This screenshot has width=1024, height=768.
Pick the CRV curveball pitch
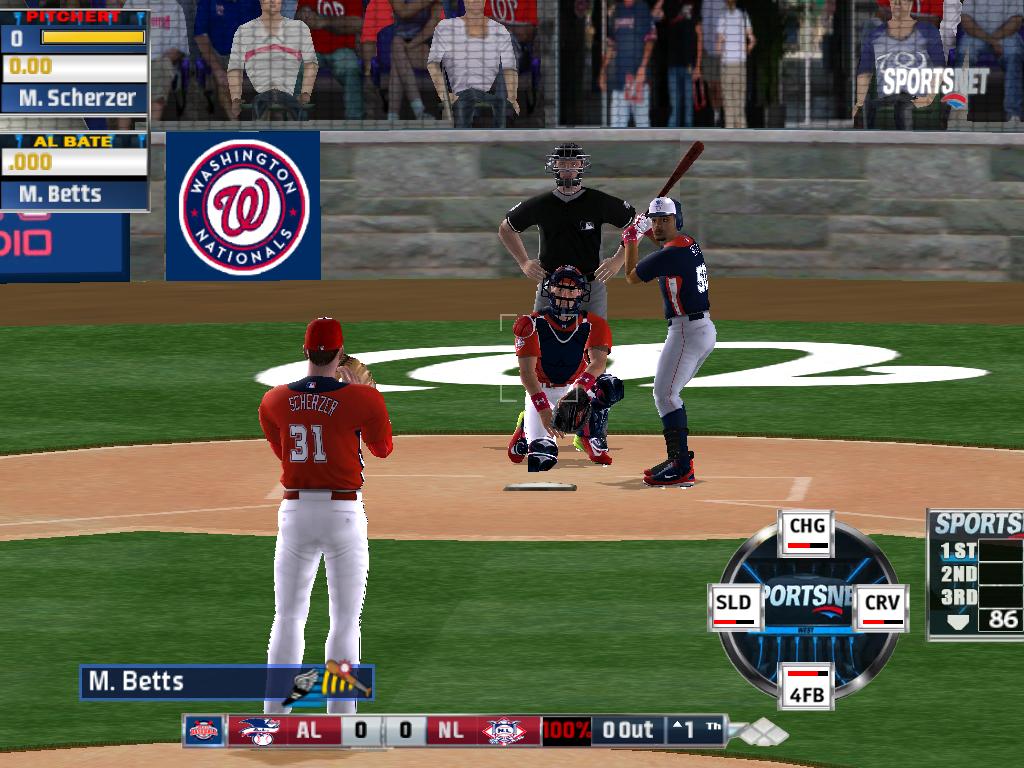pyautogui.click(x=881, y=607)
